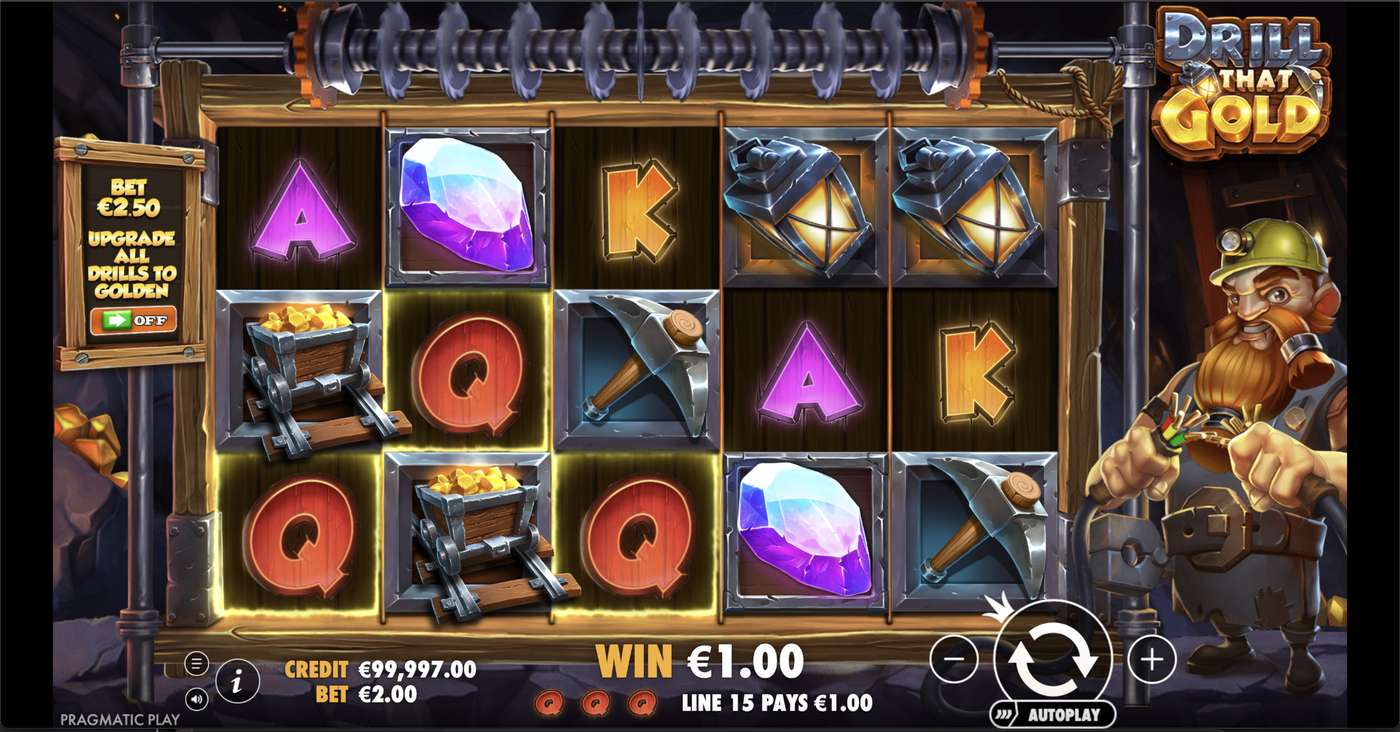This screenshot has height=732, width=1400.
Task: Click the WIN €1.00 display
Action: 700,661
